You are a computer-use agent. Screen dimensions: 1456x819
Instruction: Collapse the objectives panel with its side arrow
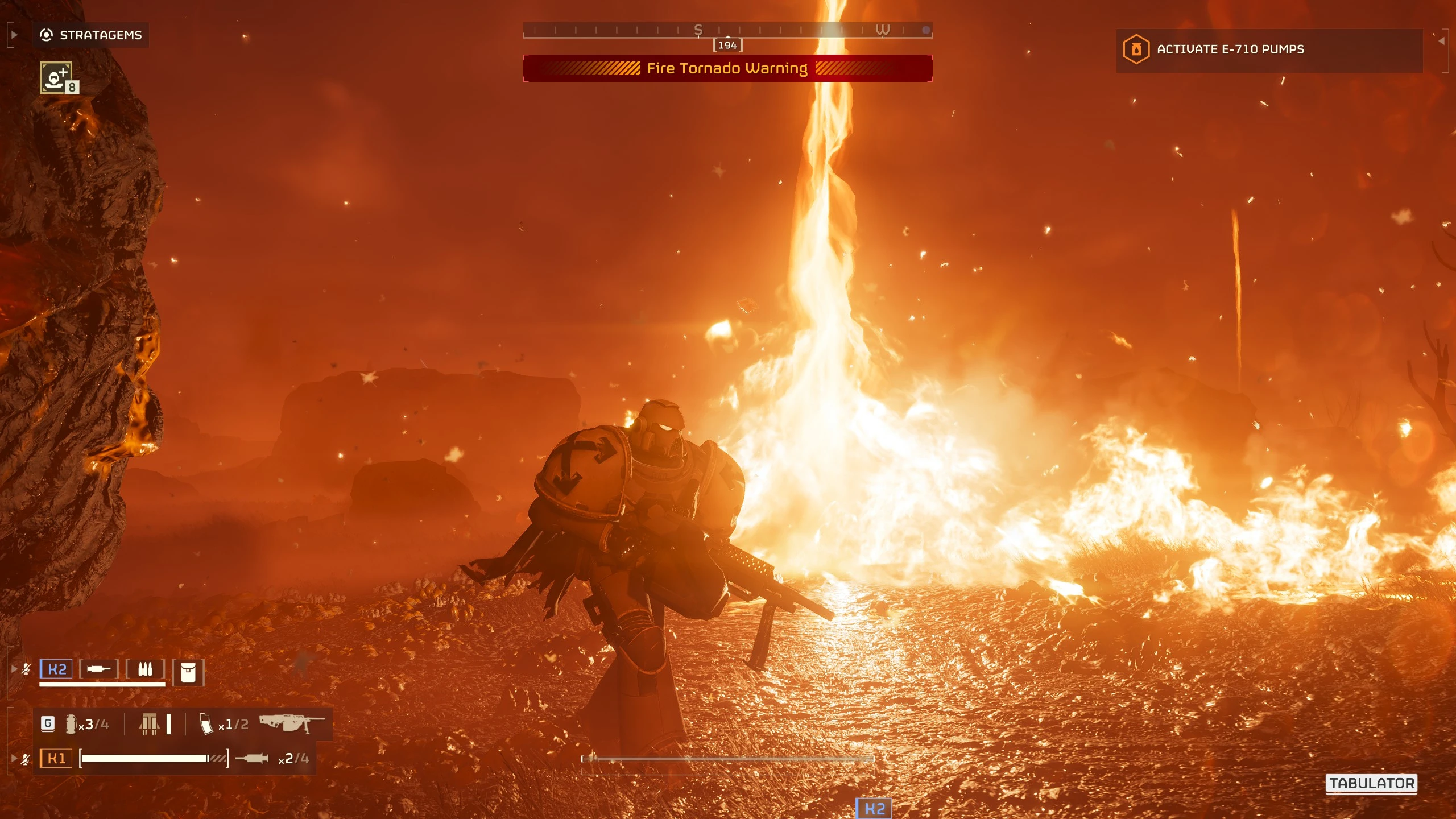[1441, 41]
